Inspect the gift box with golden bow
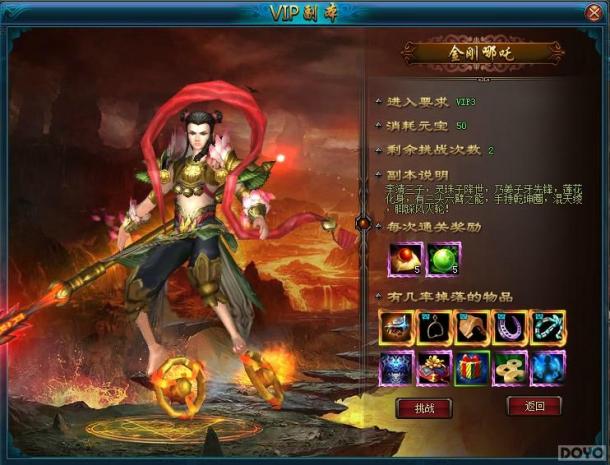Screen dimensions: 610x465 tap(434, 367)
